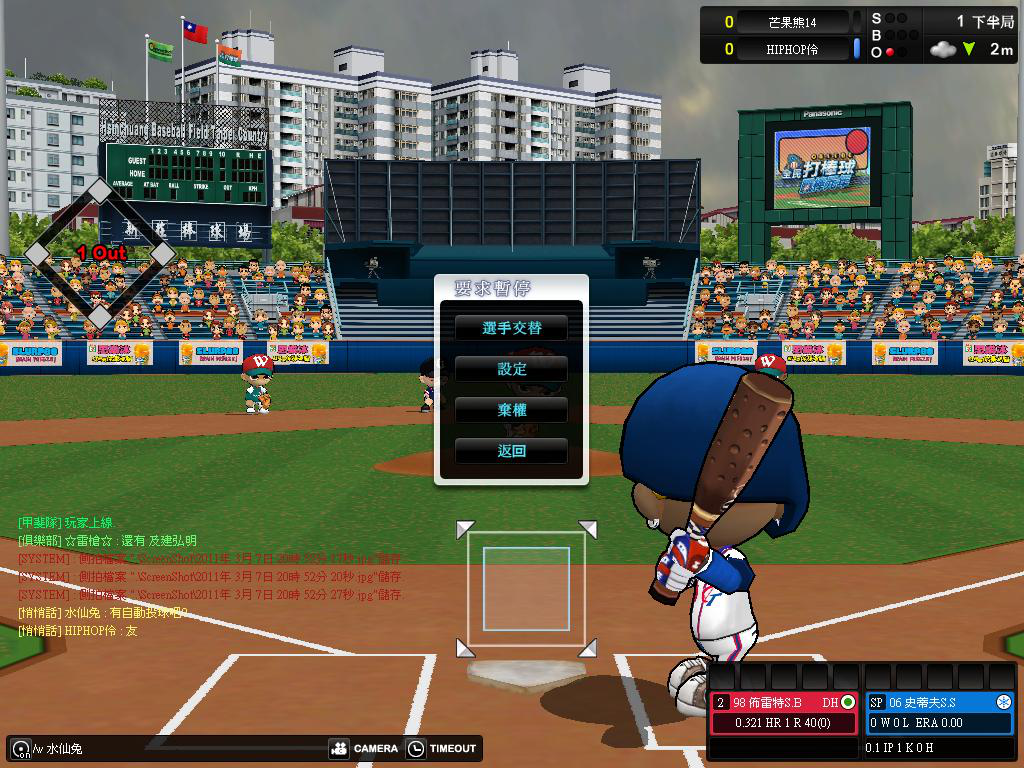
Task: Select the pitcher card 史蒂夫S.S
Action: (939, 712)
